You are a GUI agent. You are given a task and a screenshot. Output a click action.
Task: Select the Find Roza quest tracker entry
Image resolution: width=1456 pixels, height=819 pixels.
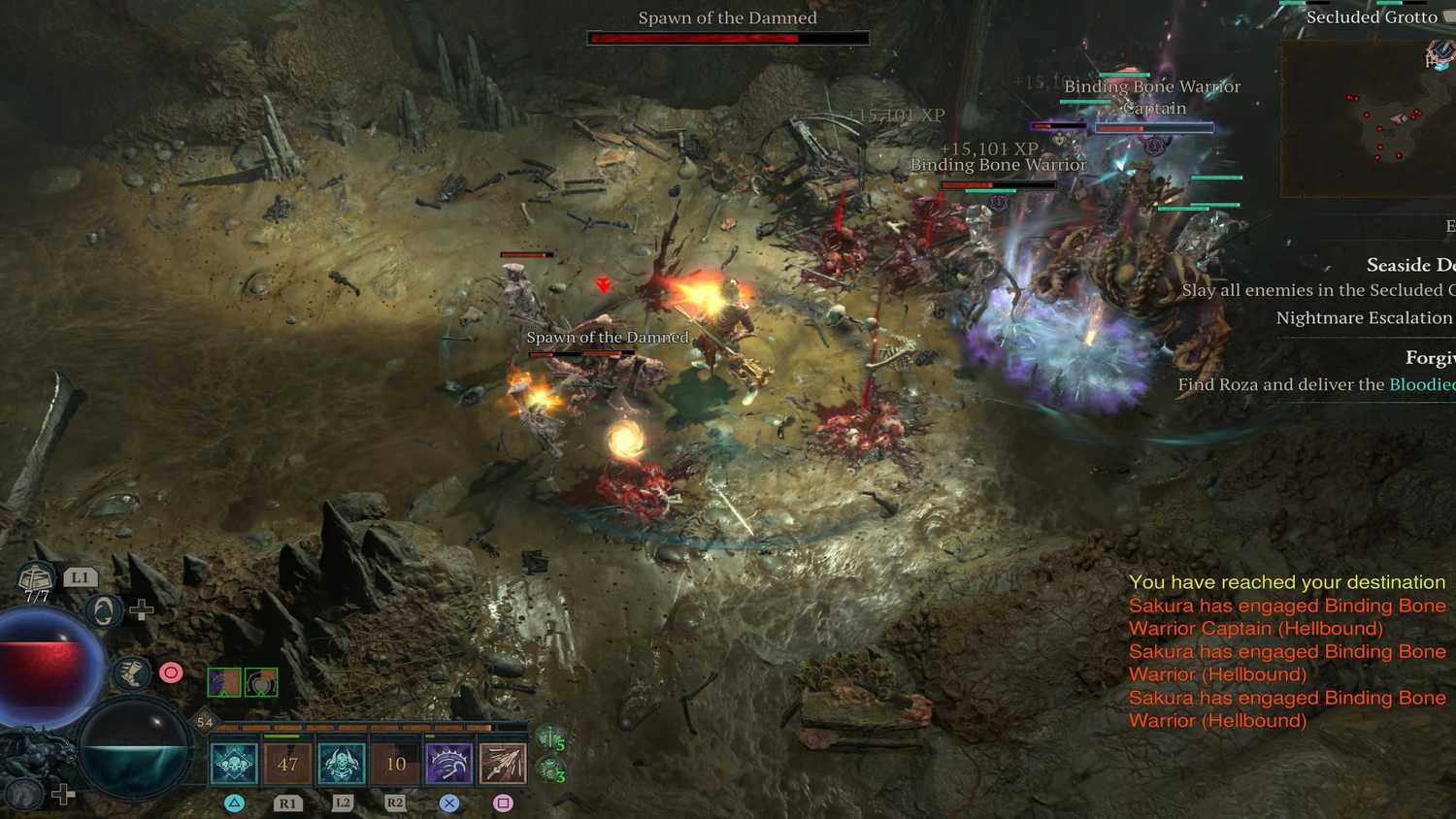1315,384
